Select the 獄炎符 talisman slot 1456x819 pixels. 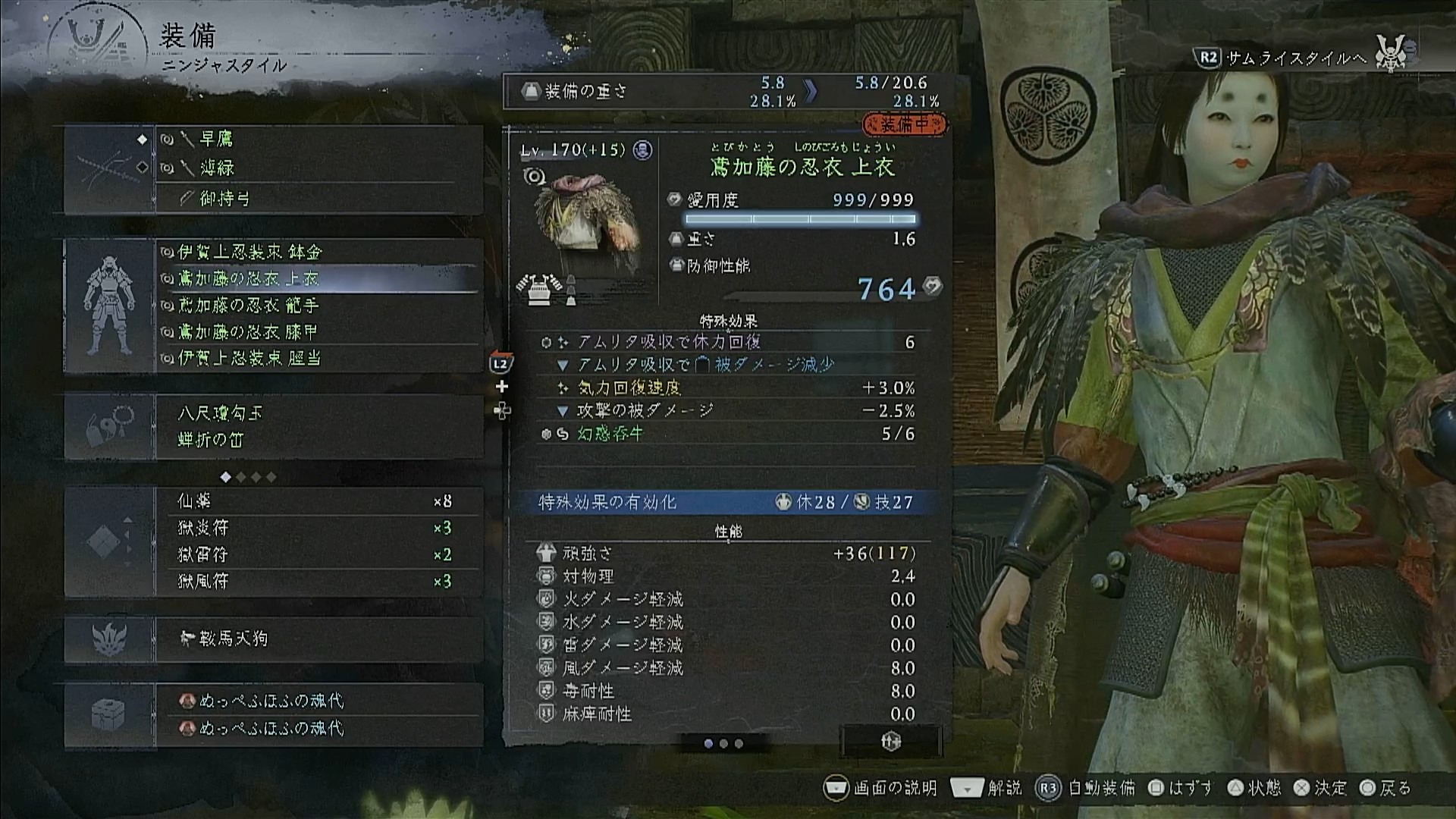(x=318, y=528)
